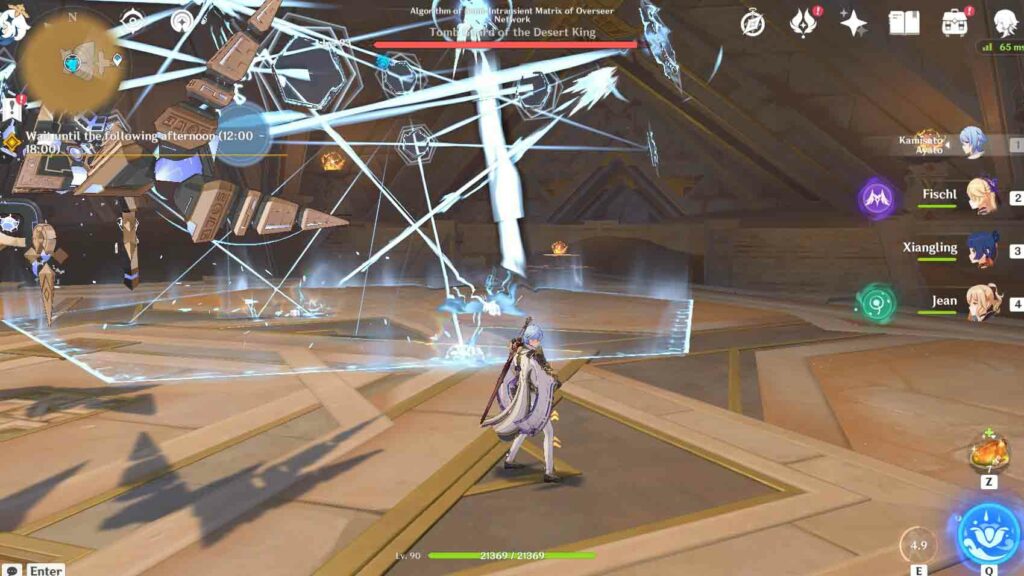The height and width of the screenshot is (576, 1024).
Task: Switch to Fischl in the party
Action: point(979,197)
